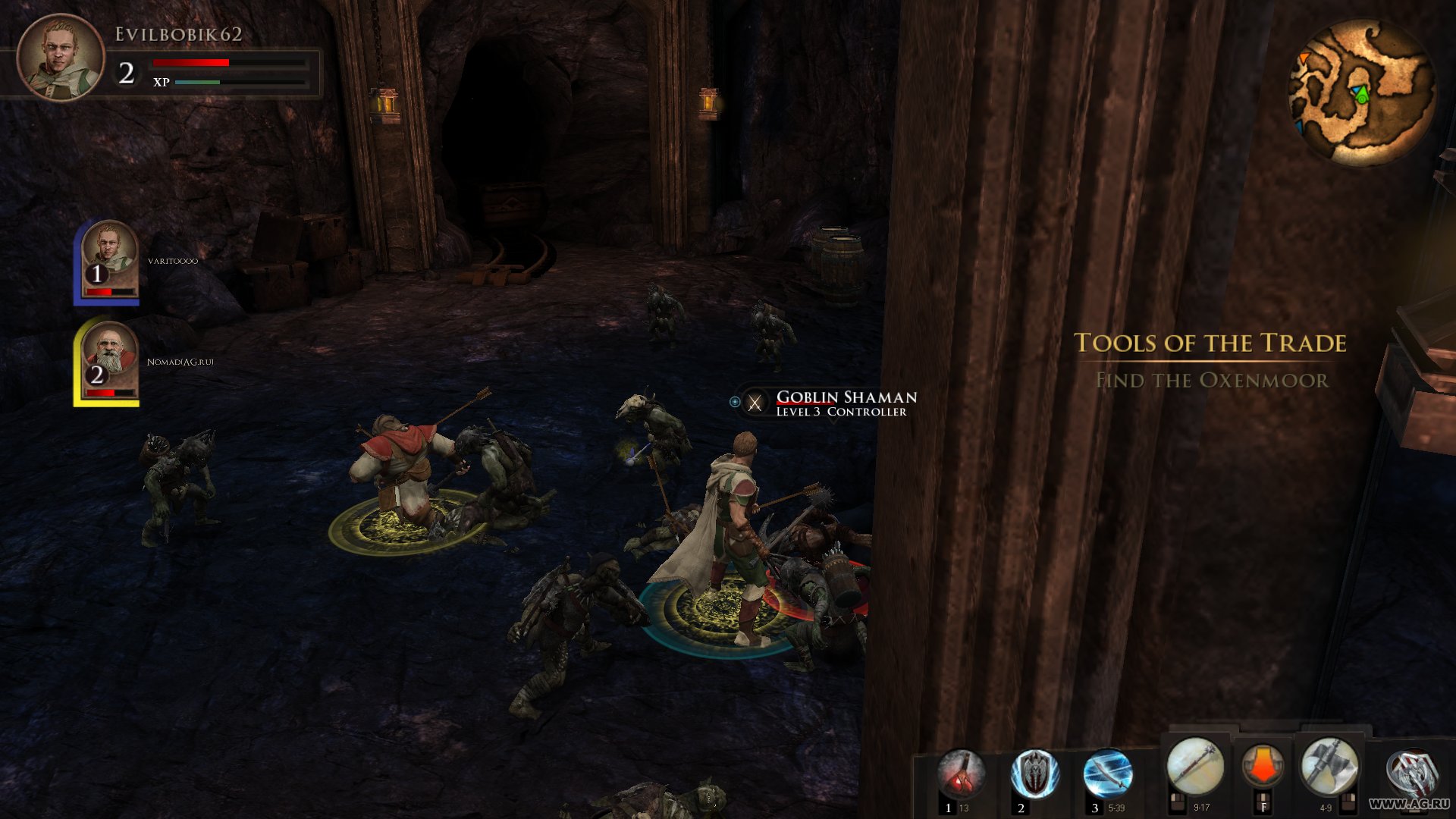The width and height of the screenshot is (1456, 819).
Task: Select the red health potion in slot 1
Action: [x=964, y=773]
